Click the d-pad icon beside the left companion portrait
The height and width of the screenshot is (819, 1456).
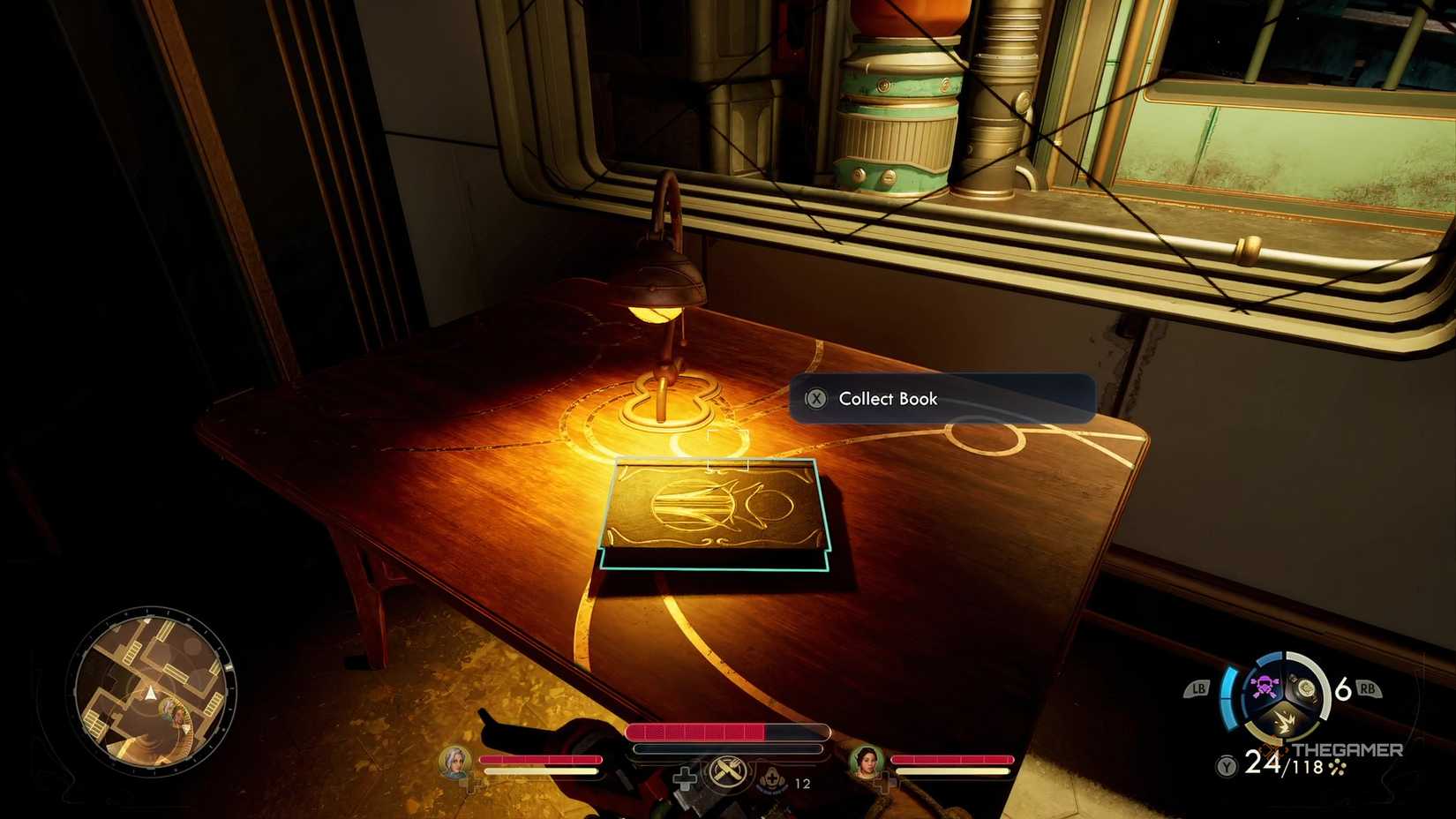[x=474, y=784]
